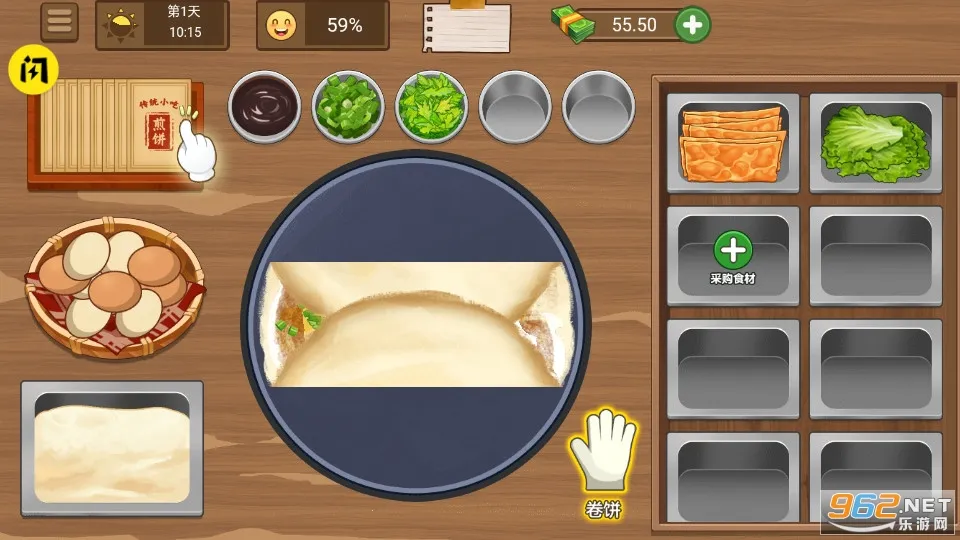Open the hamburger menu button

tap(61, 24)
